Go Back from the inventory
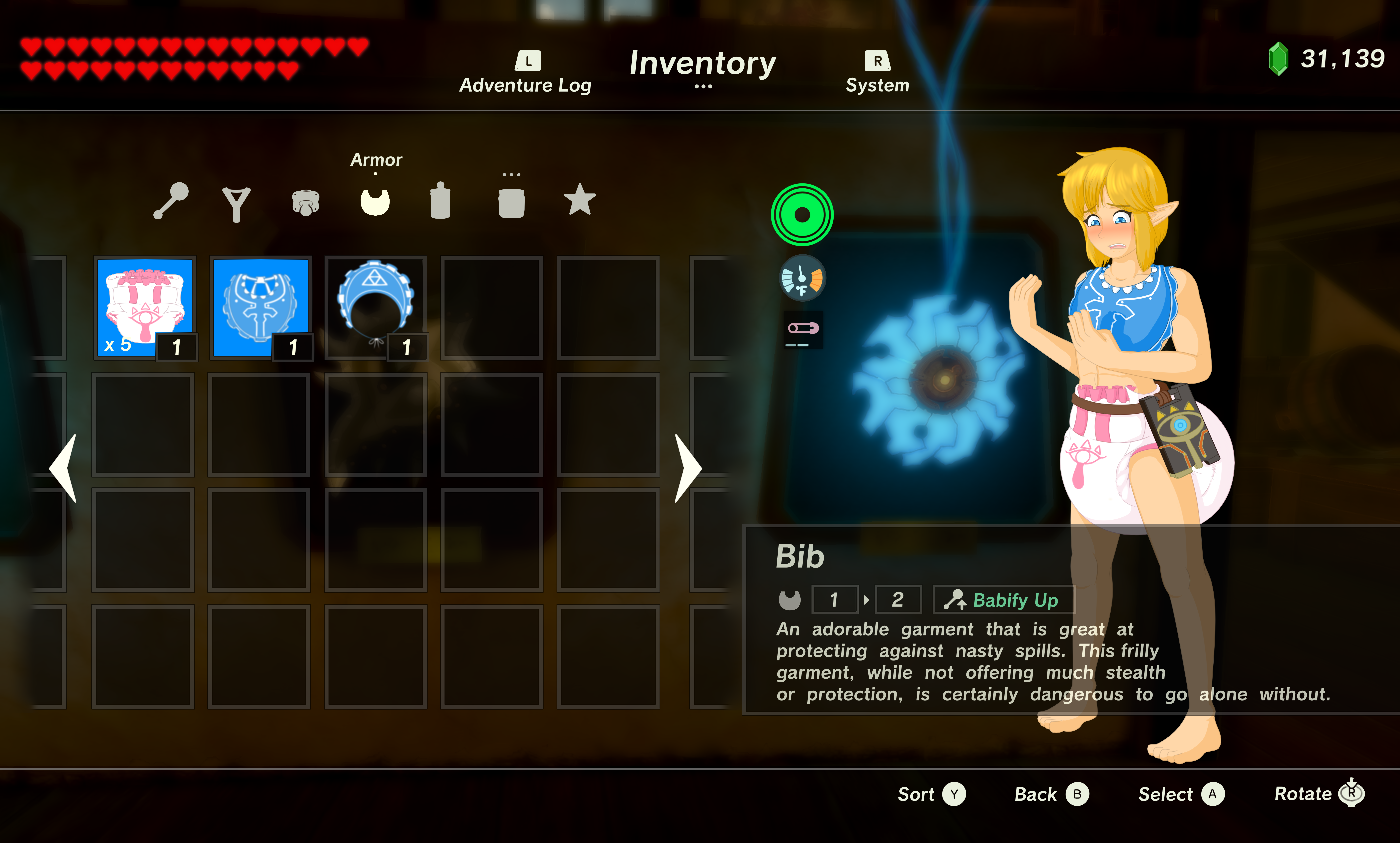Image resolution: width=1400 pixels, height=843 pixels. pos(1051,794)
